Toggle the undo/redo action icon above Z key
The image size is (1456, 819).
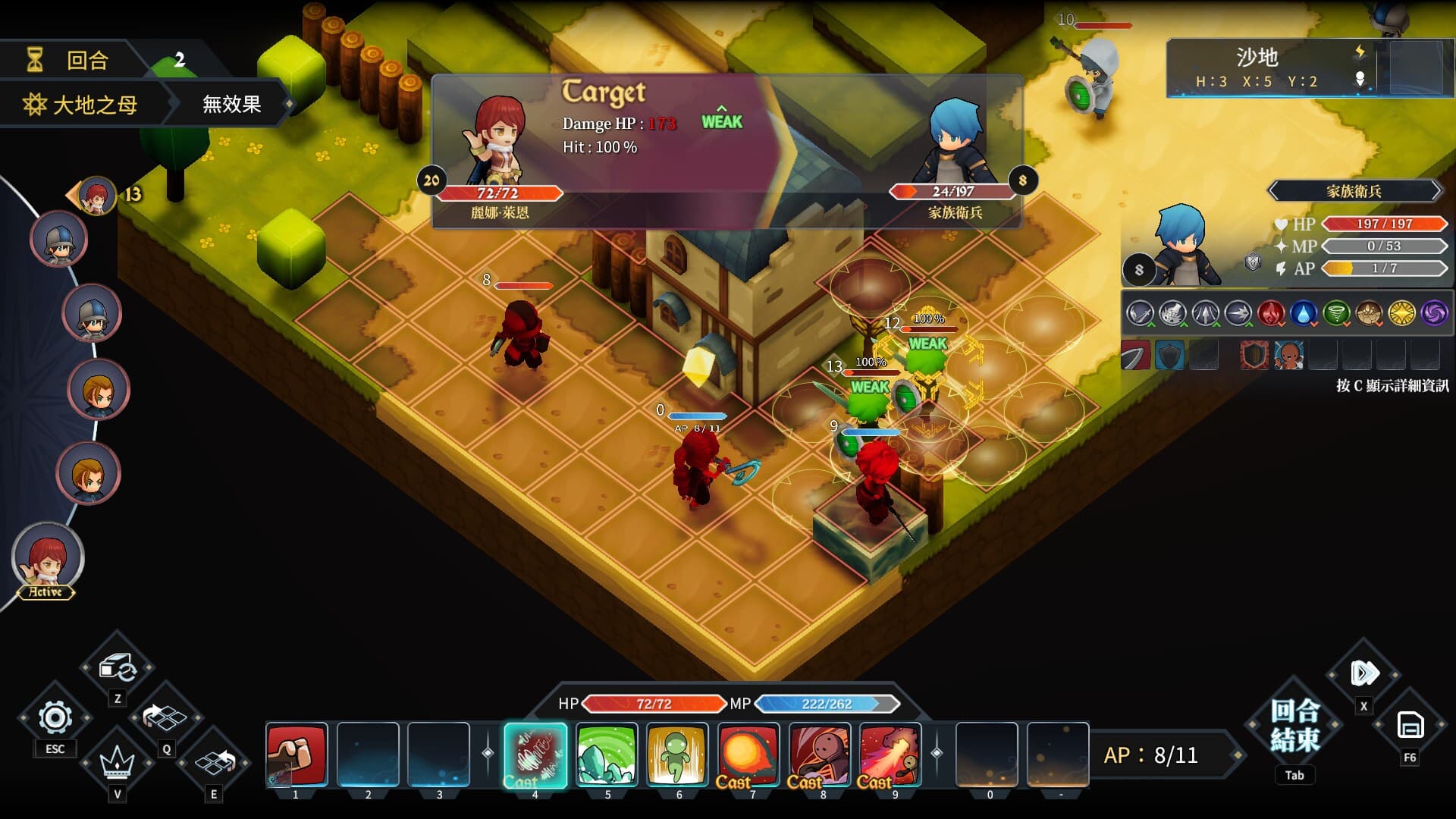click(x=117, y=667)
